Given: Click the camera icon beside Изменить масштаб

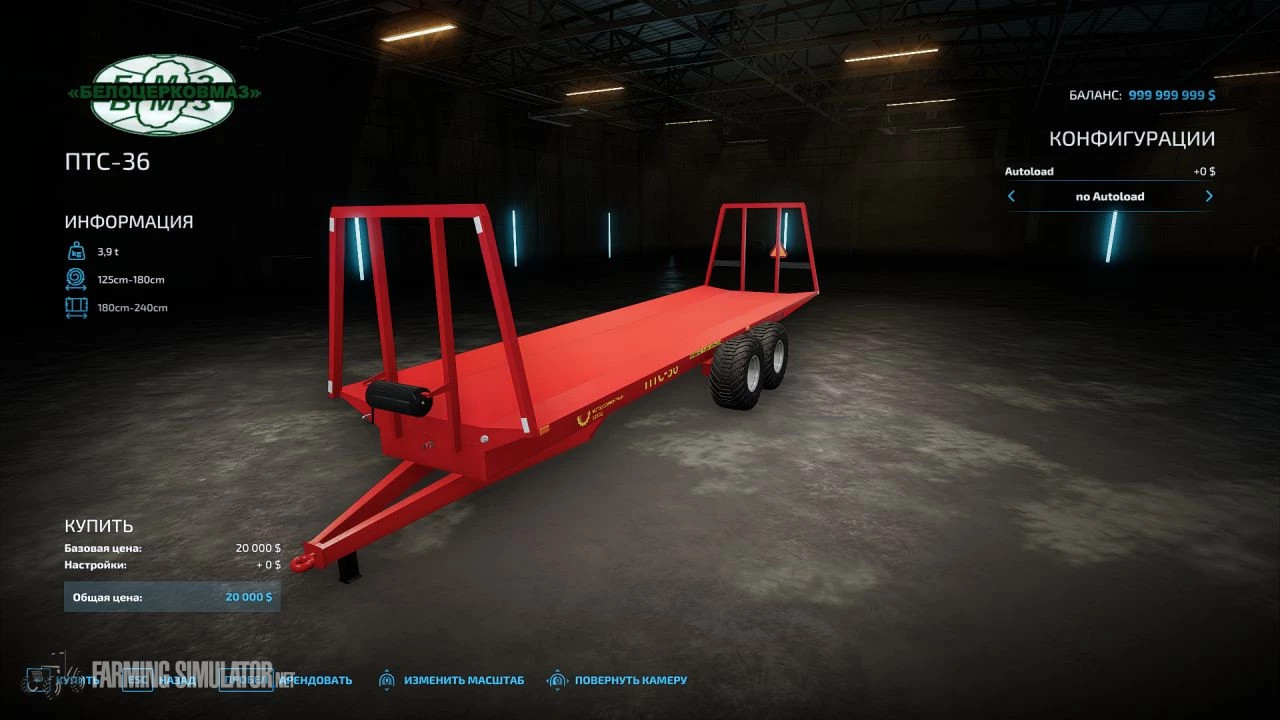Looking at the screenshot, I should [x=388, y=679].
